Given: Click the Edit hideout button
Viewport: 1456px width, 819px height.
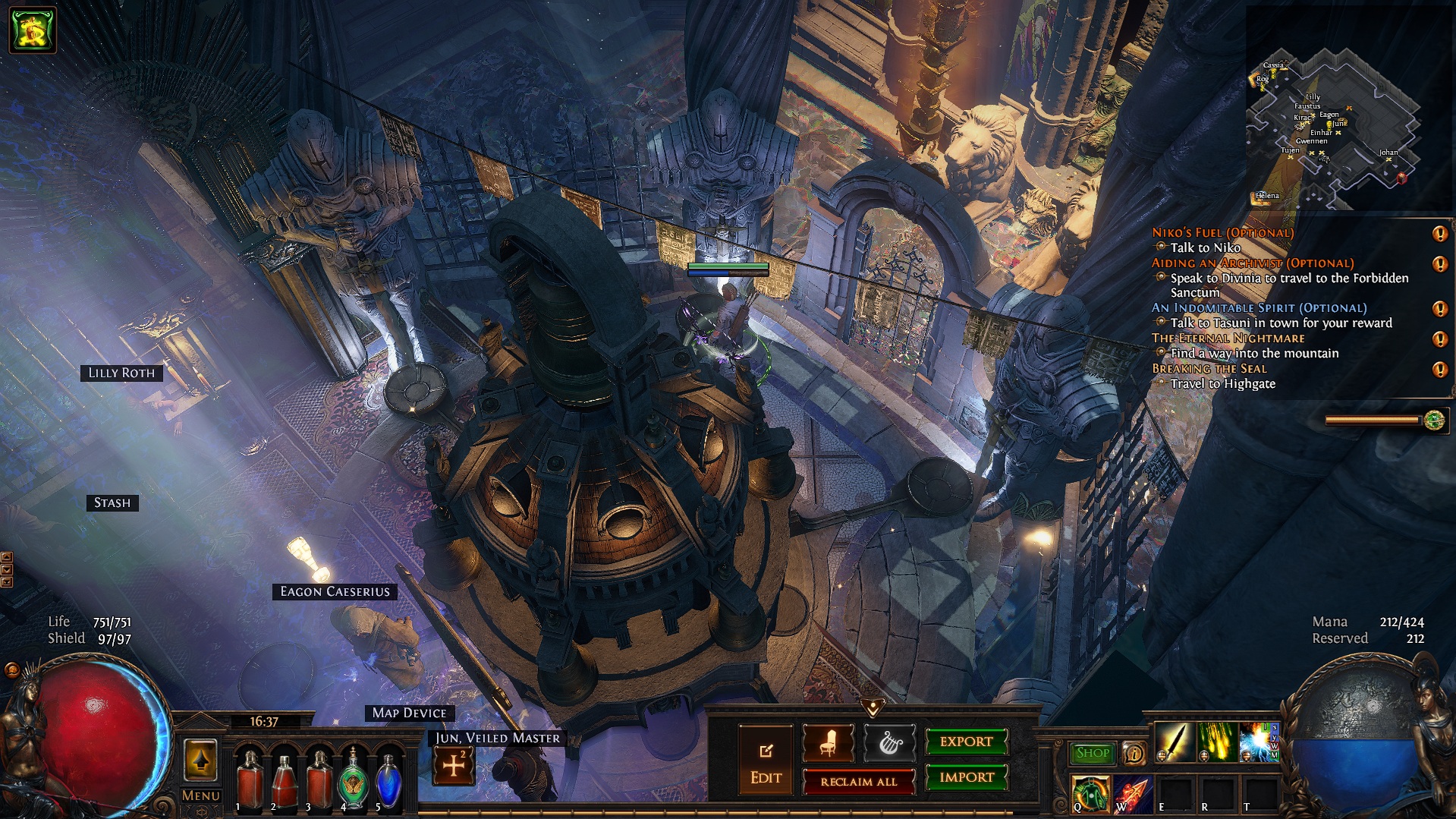Looking at the screenshot, I should tap(766, 760).
